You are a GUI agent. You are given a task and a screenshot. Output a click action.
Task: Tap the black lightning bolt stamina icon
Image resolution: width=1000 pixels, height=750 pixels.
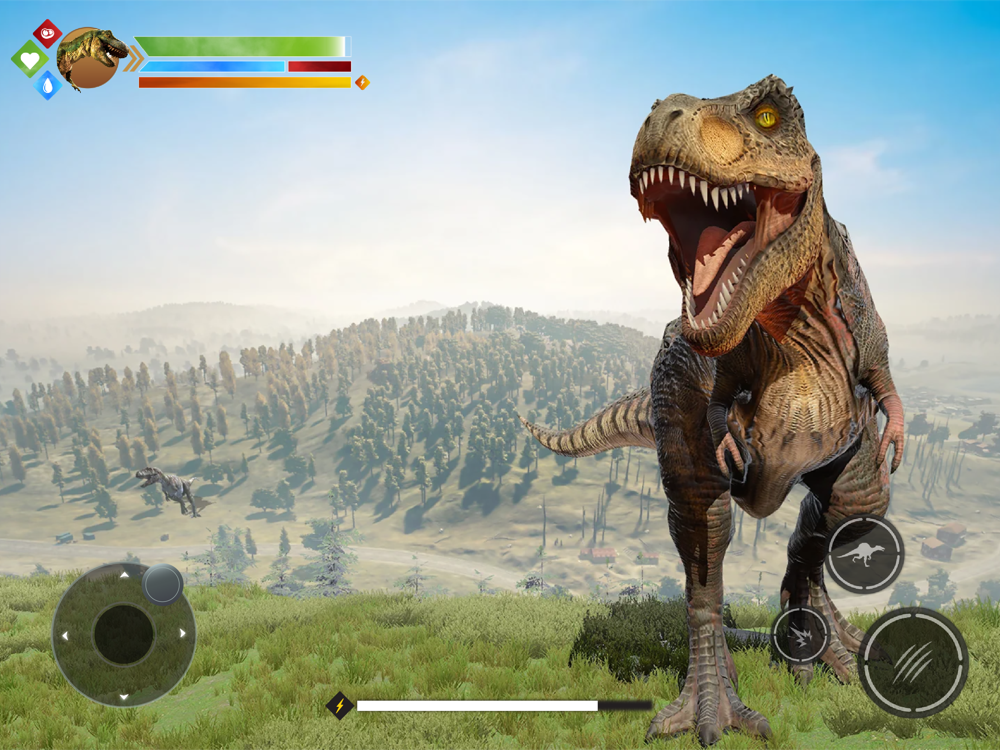coord(340,706)
